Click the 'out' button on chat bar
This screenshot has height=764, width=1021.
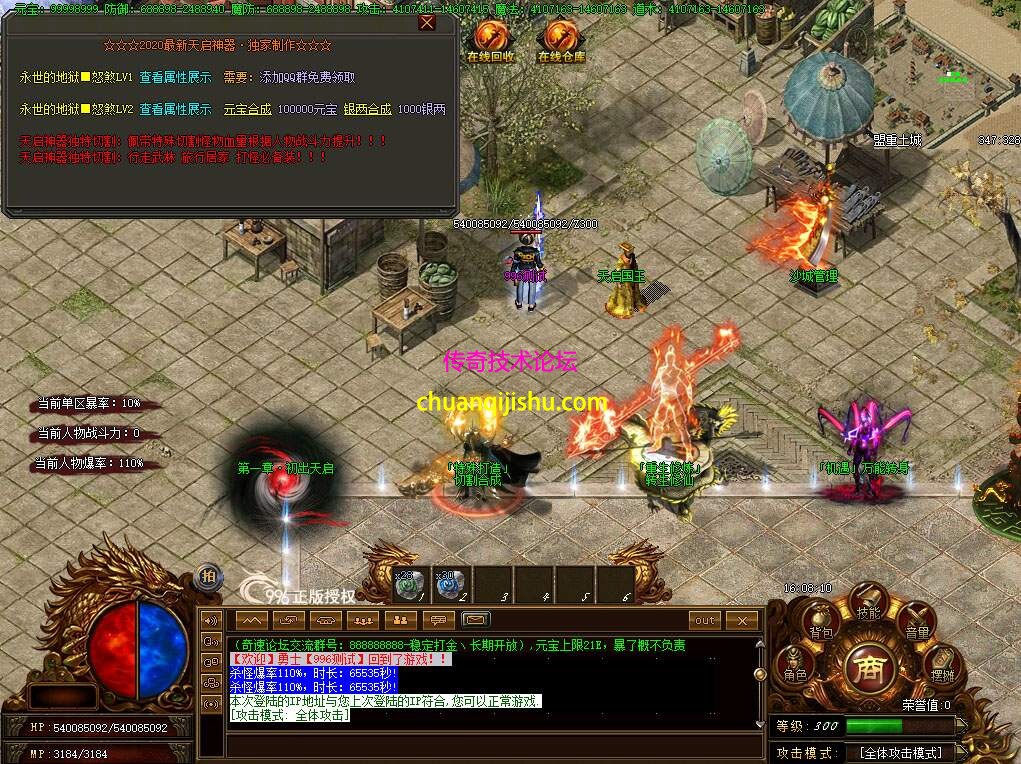pos(706,620)
